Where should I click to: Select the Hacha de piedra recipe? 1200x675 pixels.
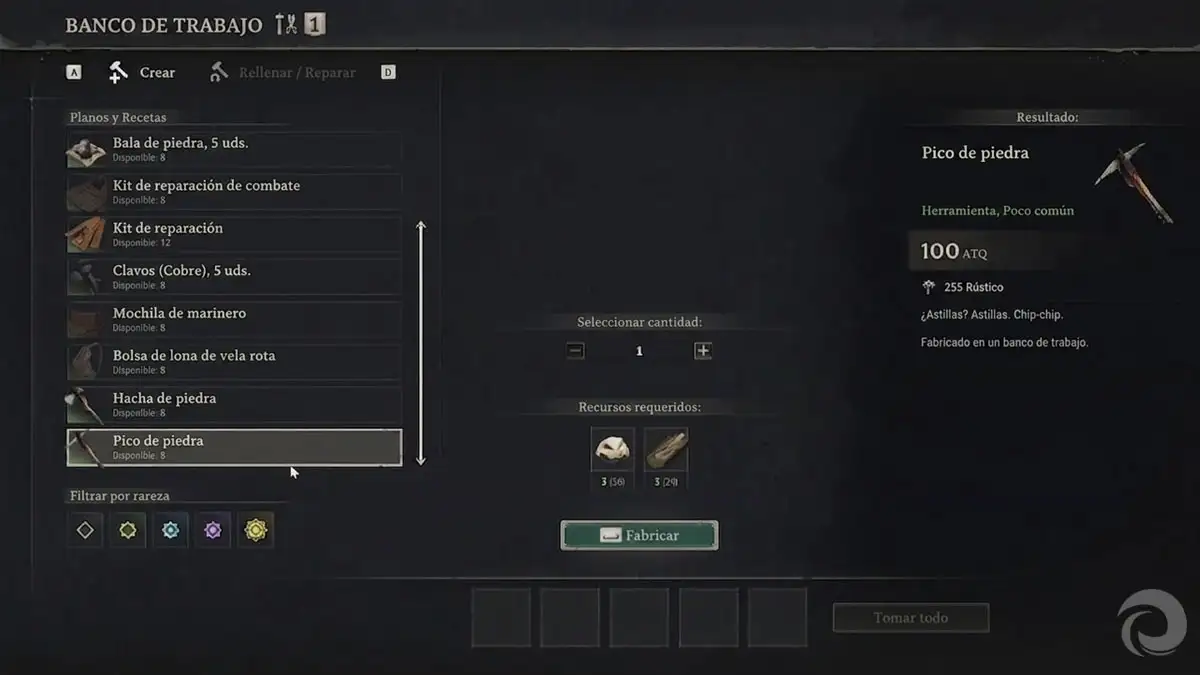tap(234, 404)
